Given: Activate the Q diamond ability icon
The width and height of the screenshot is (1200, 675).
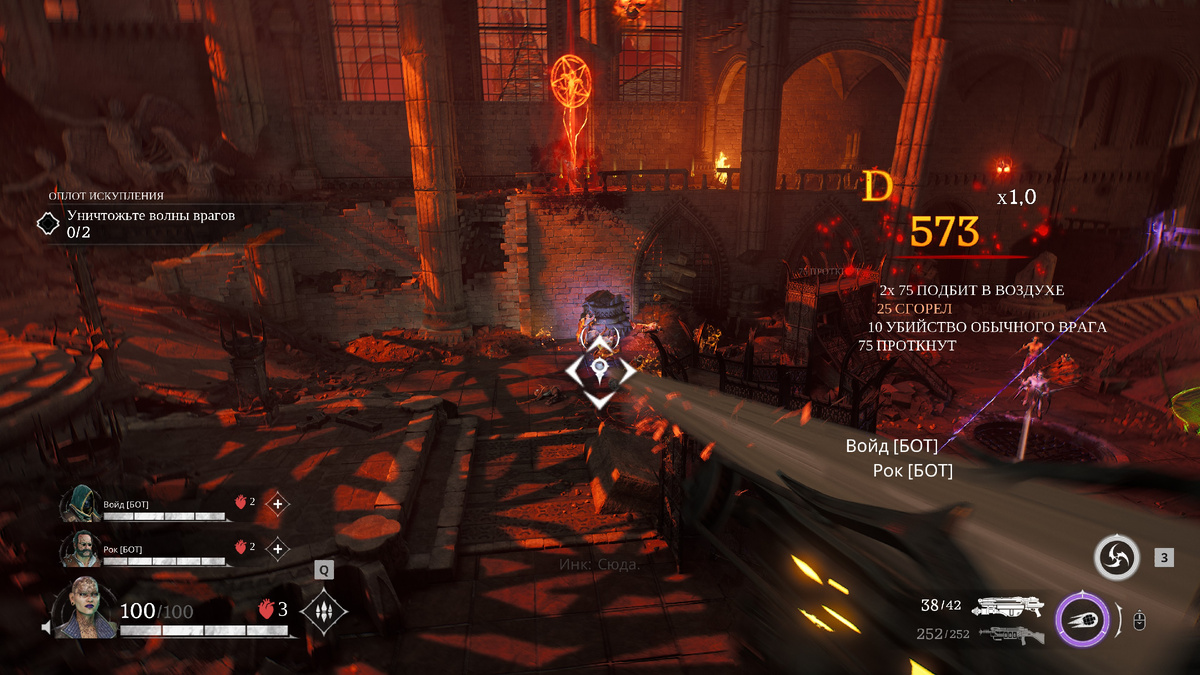Looking at the screenshot, I should (324, 609).
